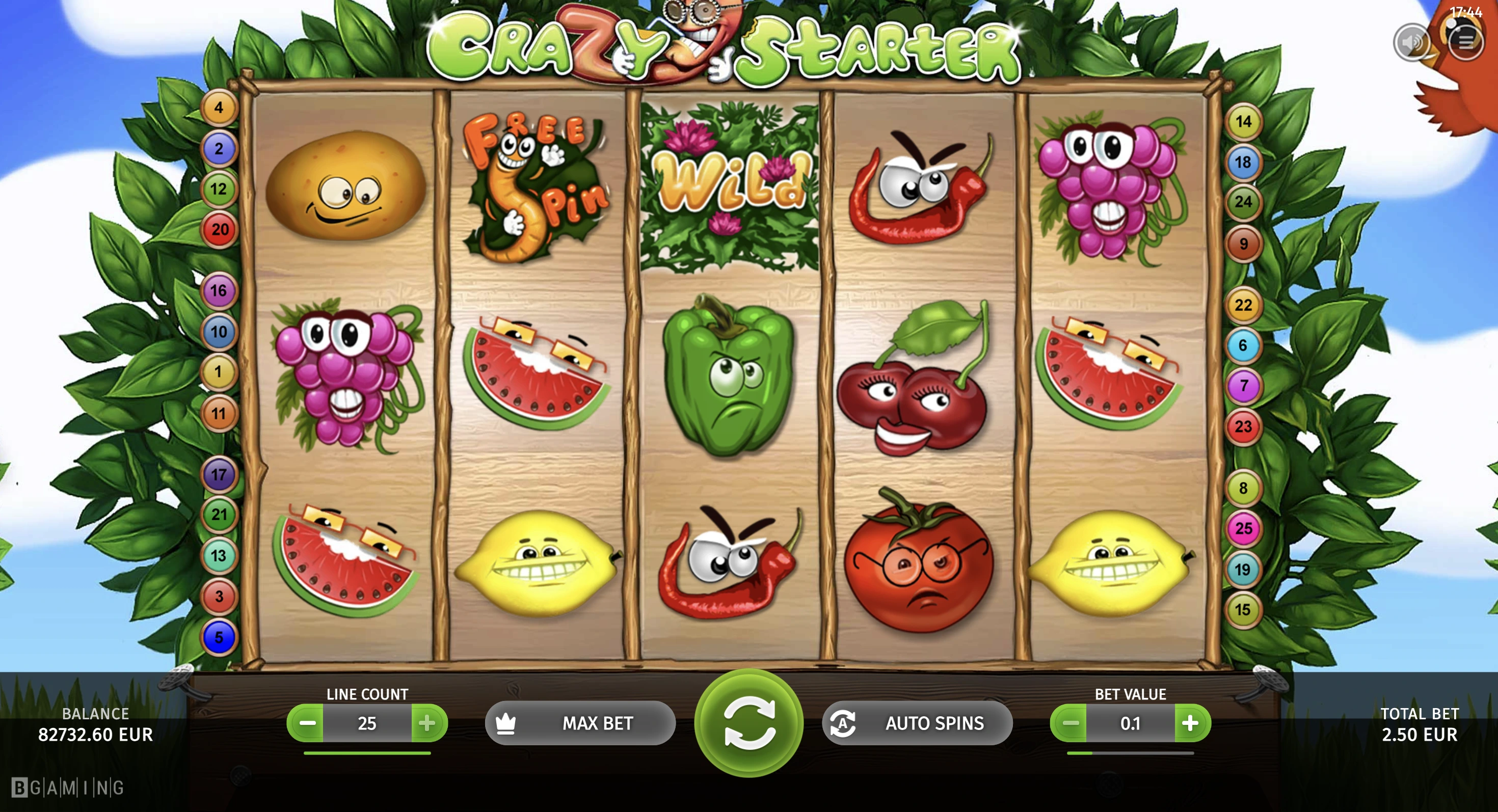Open the hamburger menu
Image resolution: width=1498 pixels, height=812 pixels.
(x=1465, y=41)
